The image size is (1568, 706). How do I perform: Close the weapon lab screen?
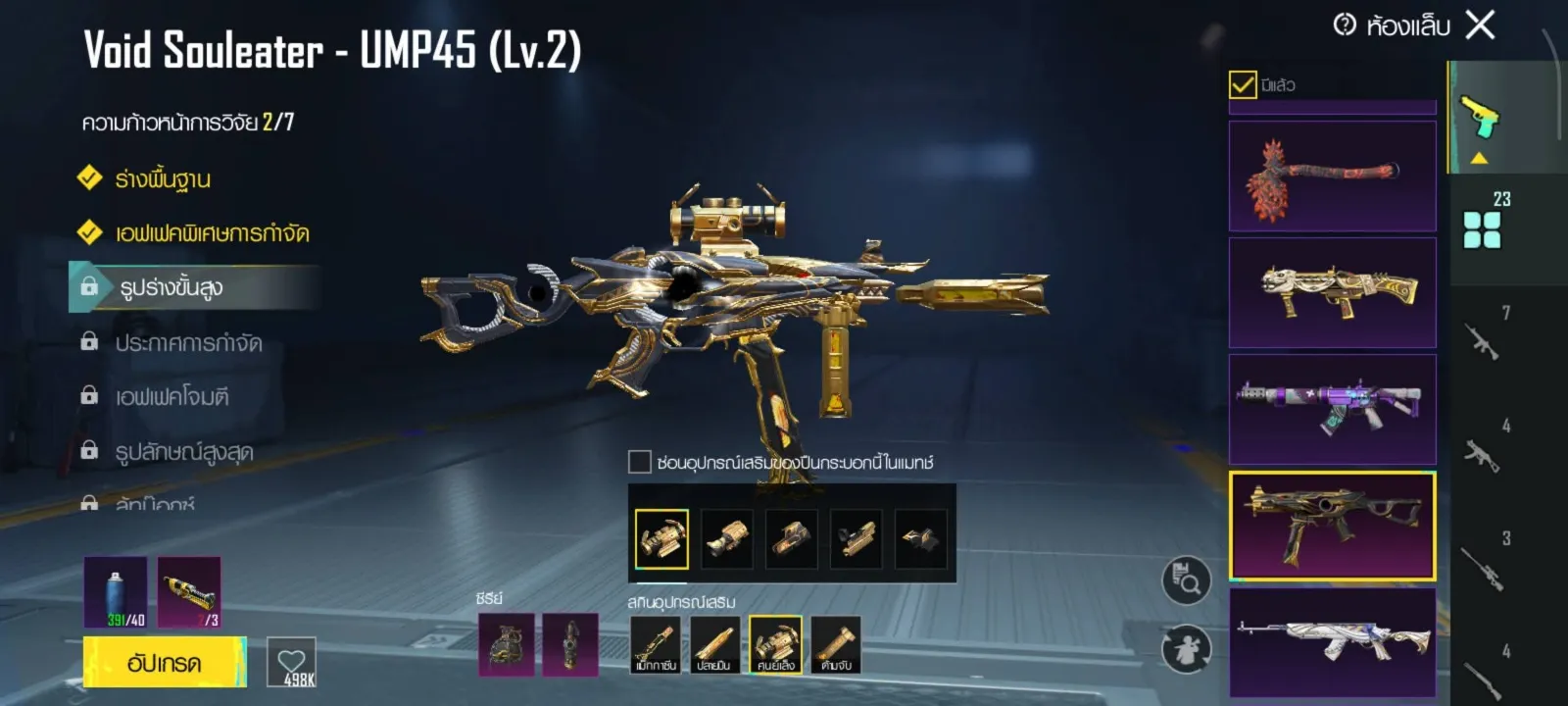click(1480, 25)
